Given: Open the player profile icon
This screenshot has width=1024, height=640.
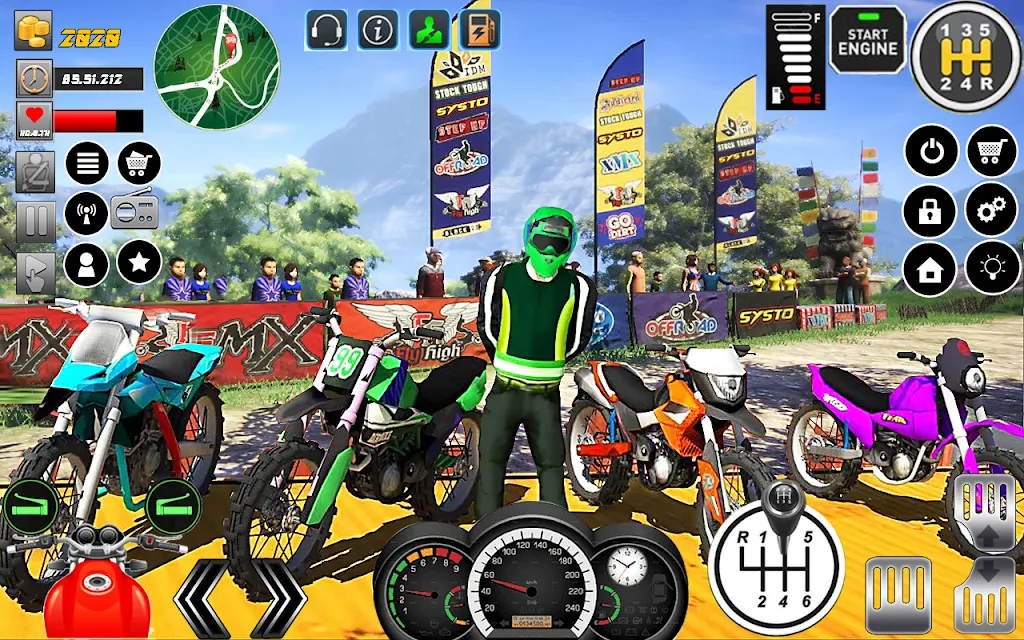Looking at the screenshot, I should 87,264.
